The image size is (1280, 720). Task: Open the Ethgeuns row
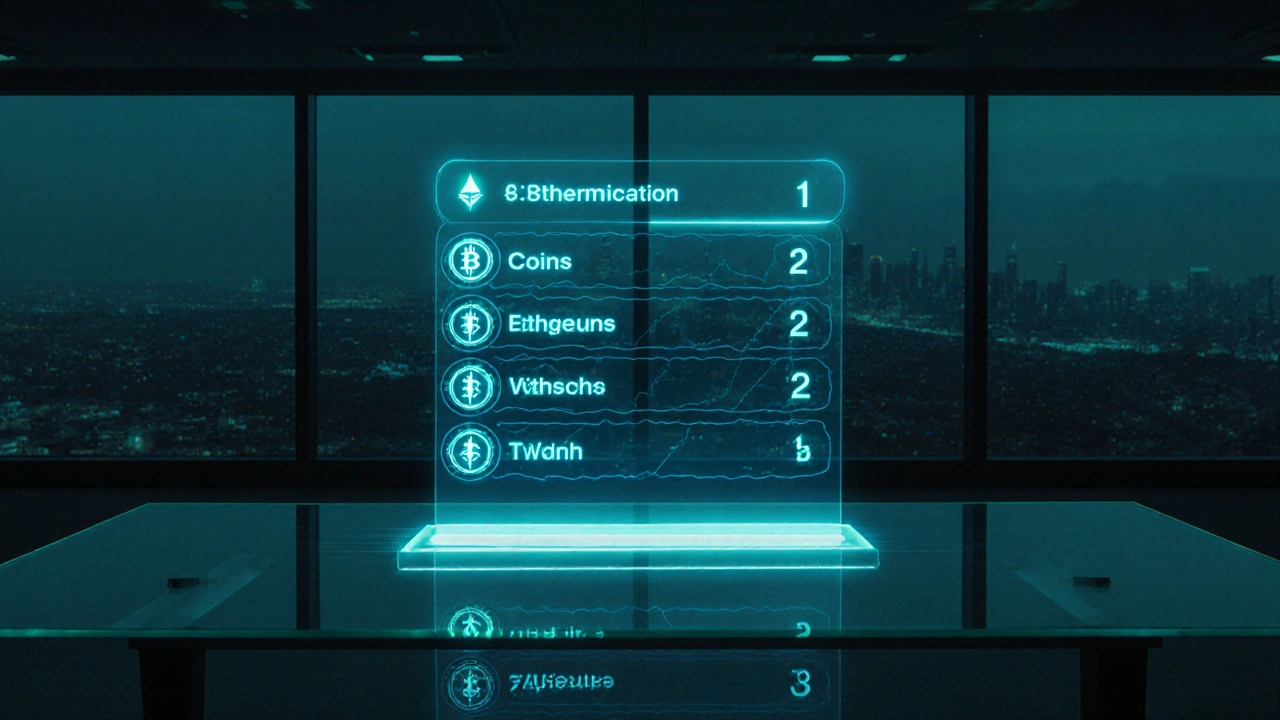point(636,324)
